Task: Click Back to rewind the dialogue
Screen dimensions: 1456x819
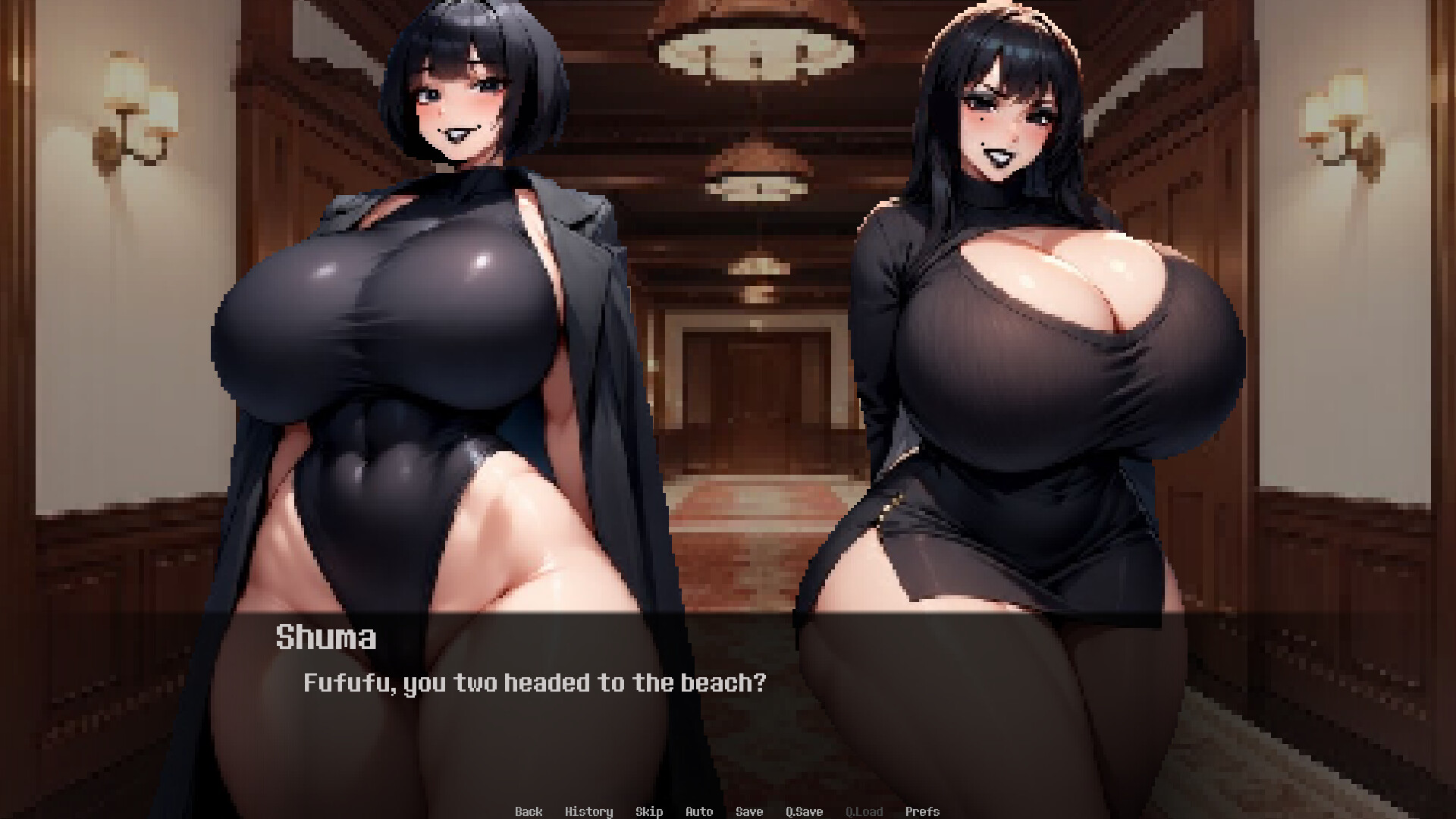Action: point(529,811)
